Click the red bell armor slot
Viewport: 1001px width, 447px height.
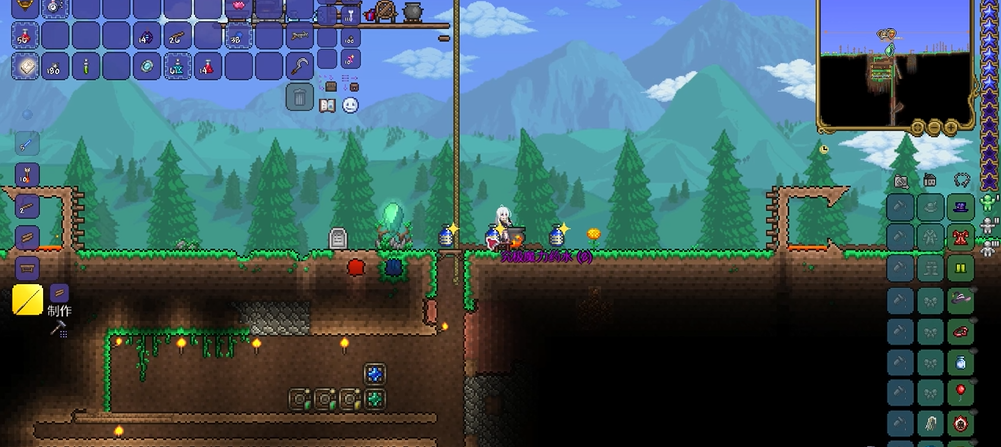pyautogui.click(x=962, y=238)
